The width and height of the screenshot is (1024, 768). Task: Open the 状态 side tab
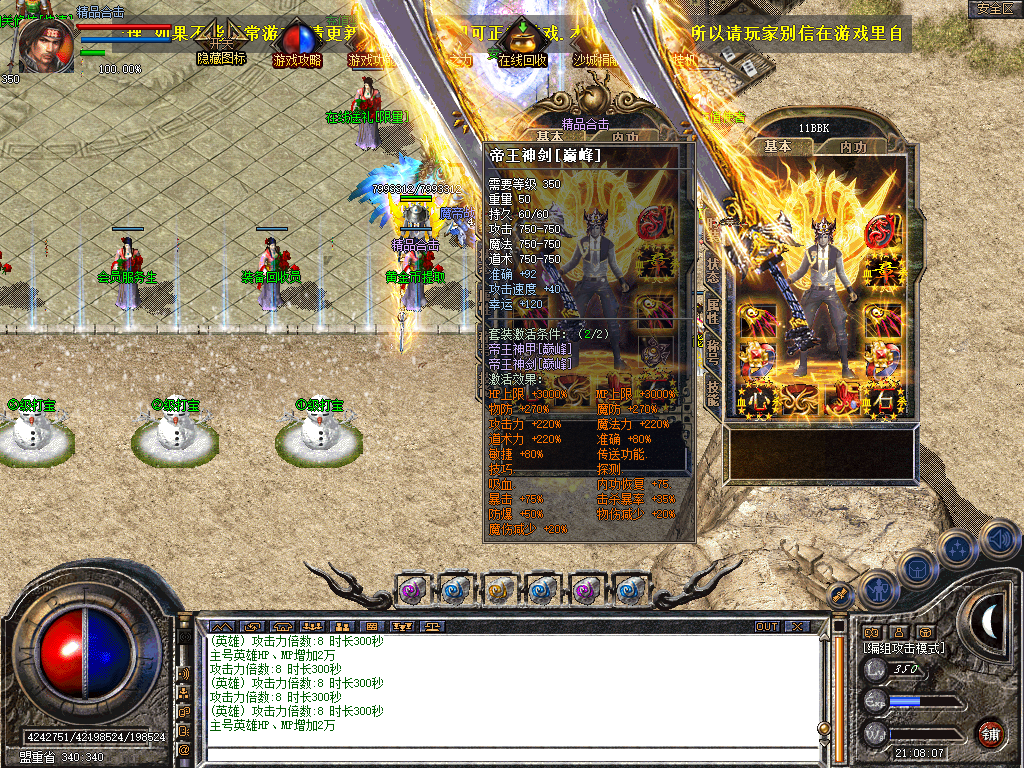pyautogui.click(x=713, y=269)
